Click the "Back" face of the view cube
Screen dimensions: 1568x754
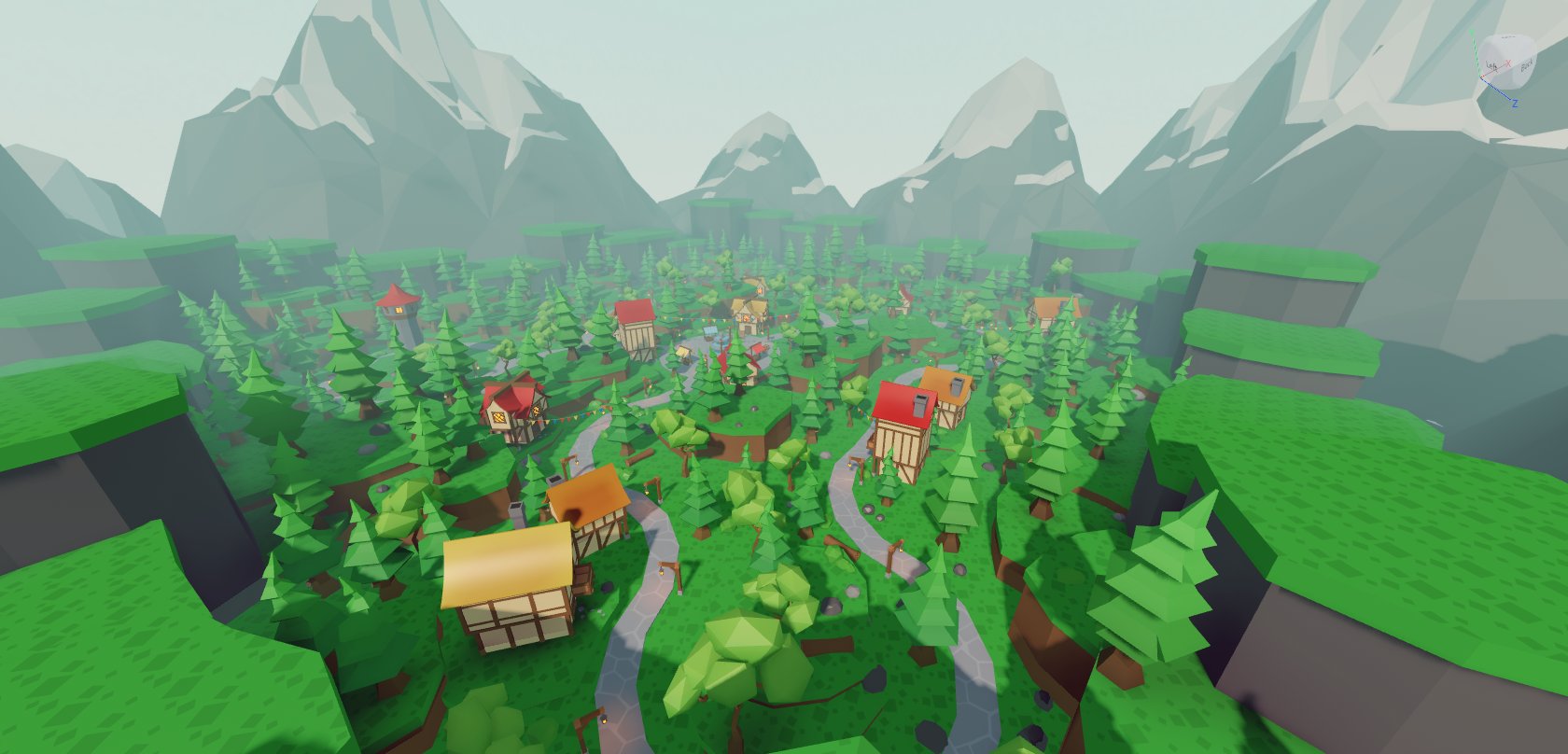pos(1526,68)
